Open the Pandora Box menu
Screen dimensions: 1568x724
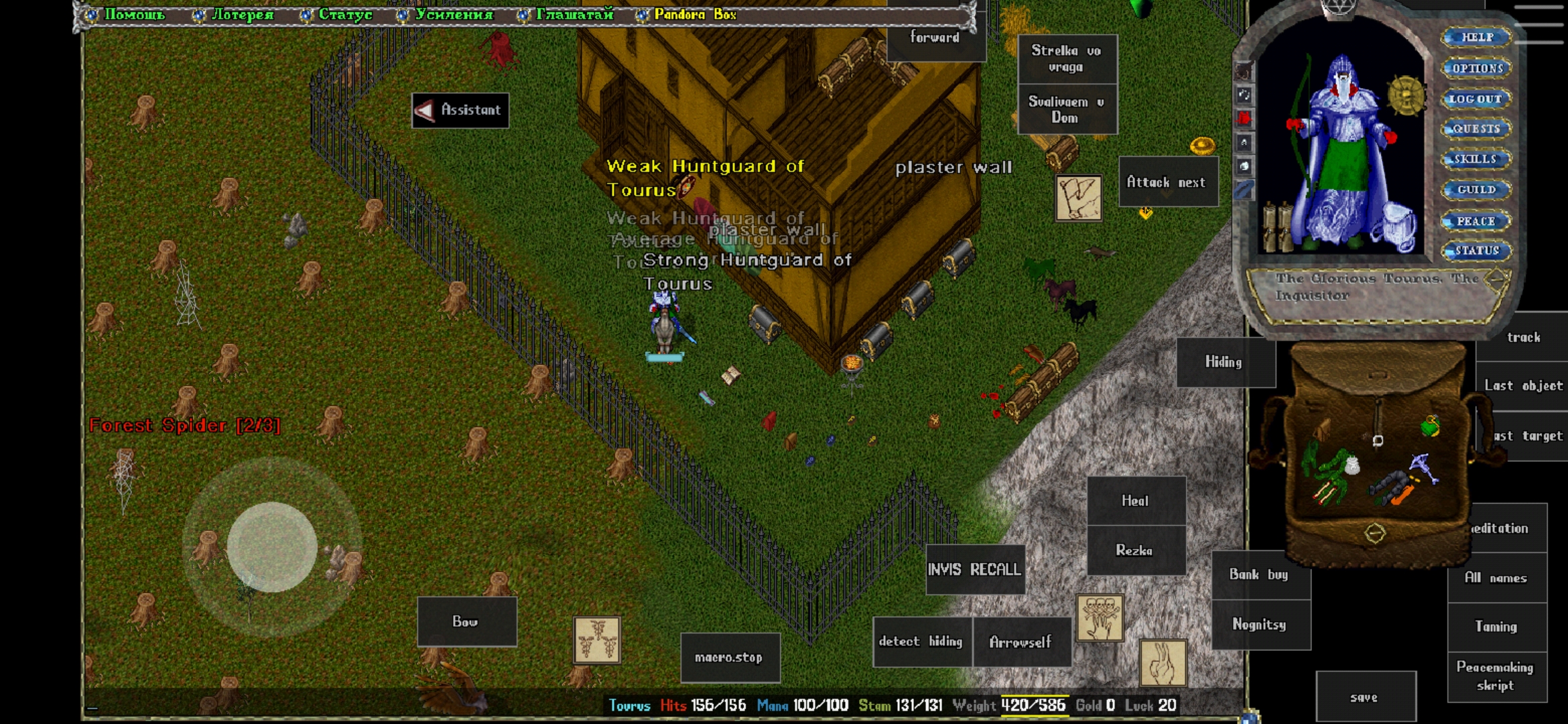click(x=694, y=14)
